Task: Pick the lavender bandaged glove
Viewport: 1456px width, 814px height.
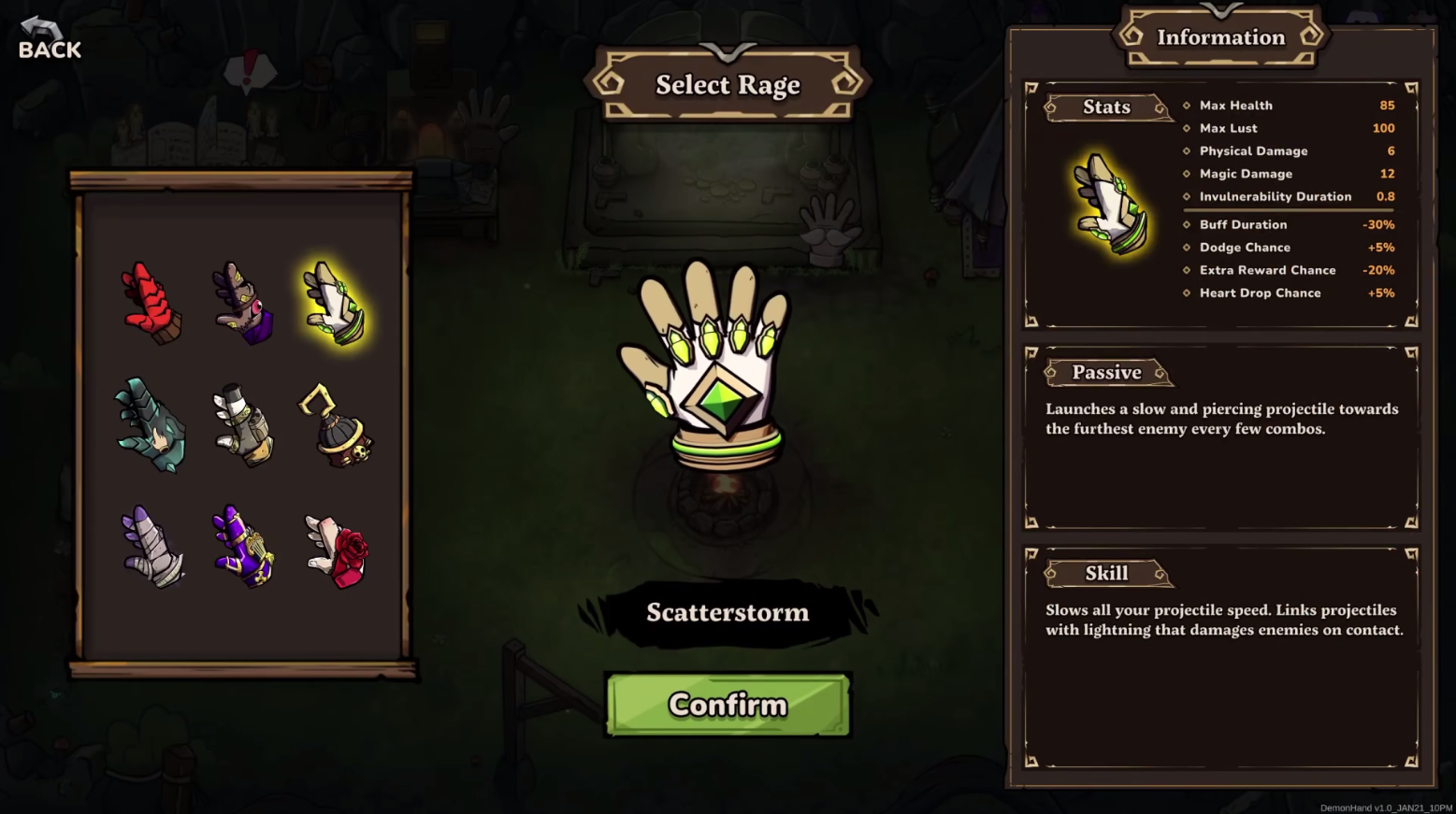Action: [x=151, y=547]
